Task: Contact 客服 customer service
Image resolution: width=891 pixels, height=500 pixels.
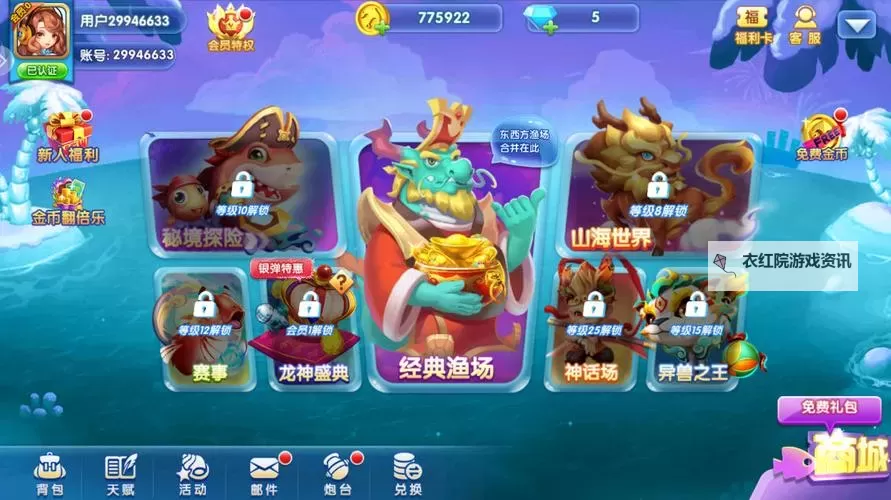Action: click(x=805, y=25)
